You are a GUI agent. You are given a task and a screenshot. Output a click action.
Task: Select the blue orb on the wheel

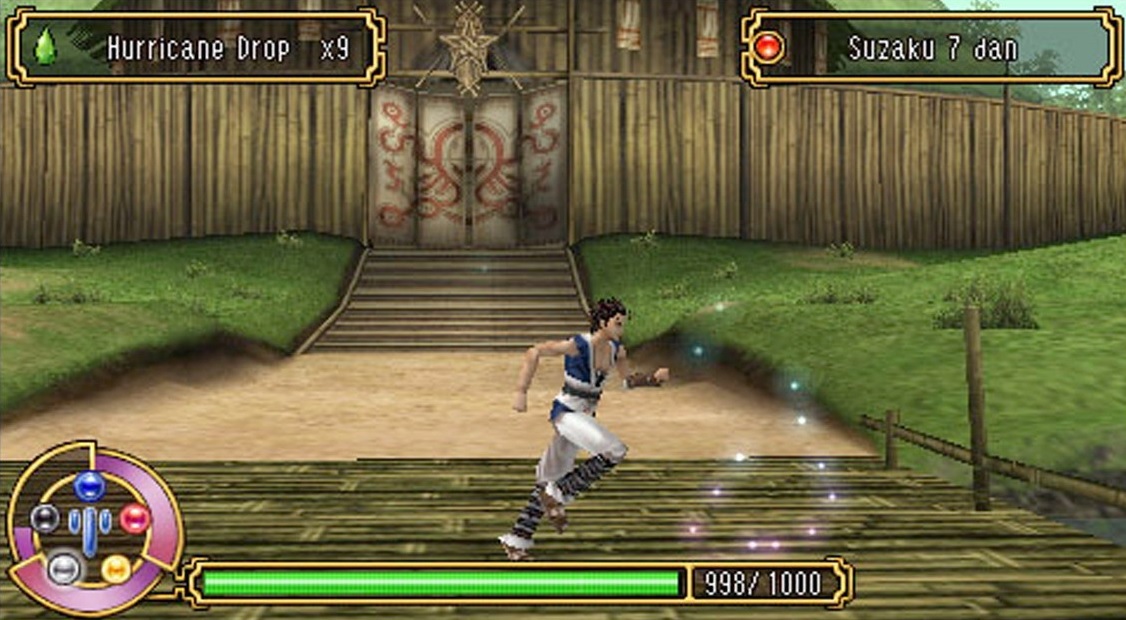pyautogui.click(x=89, y=485)
